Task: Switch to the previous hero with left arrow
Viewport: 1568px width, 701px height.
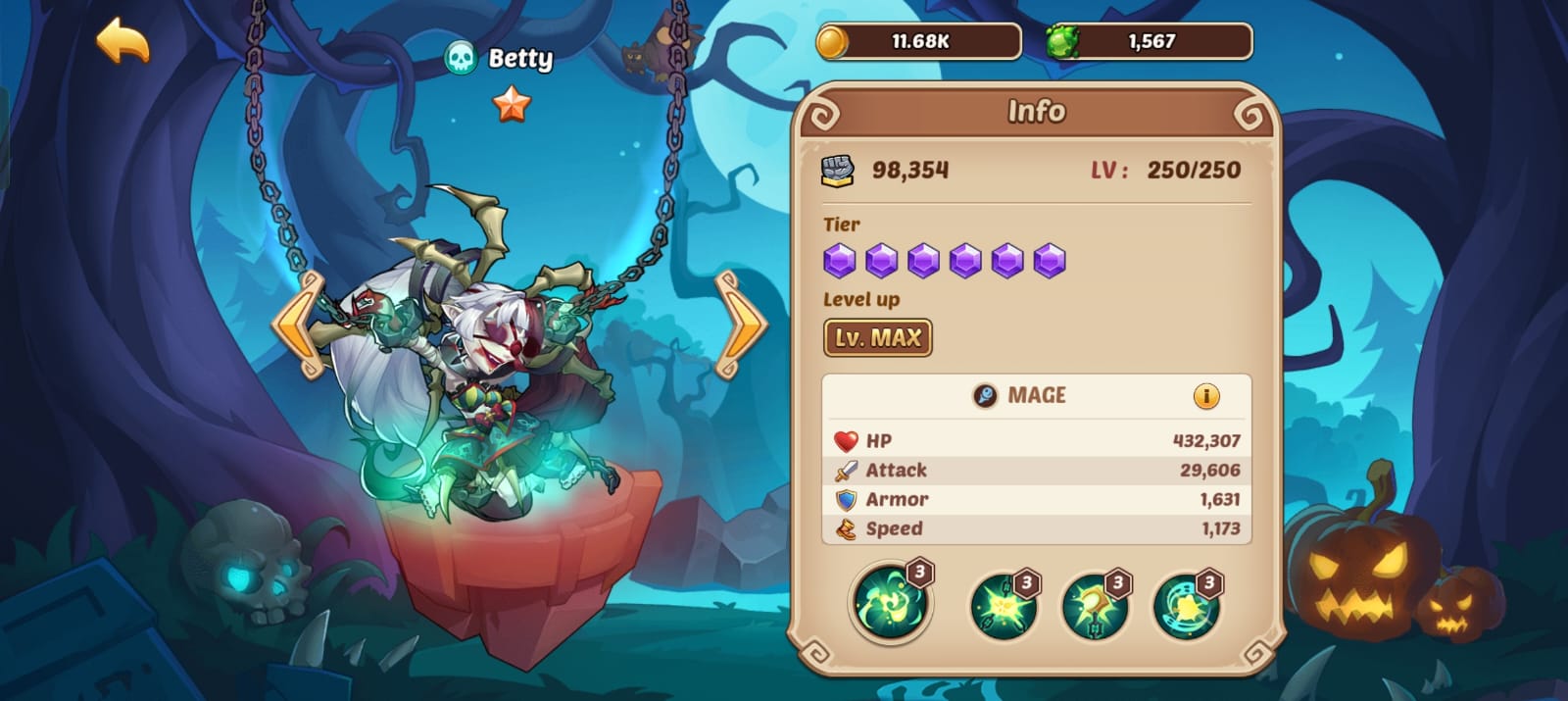Action: (x=299, y=325)
